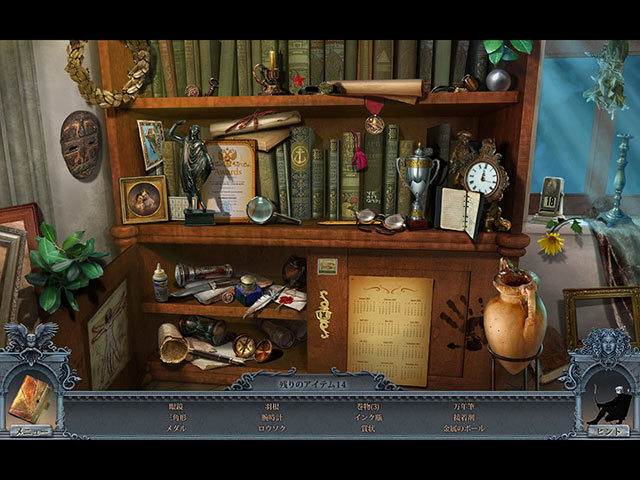
Task: Use the ヒント hint button
Action: click(x=608, y=430)
